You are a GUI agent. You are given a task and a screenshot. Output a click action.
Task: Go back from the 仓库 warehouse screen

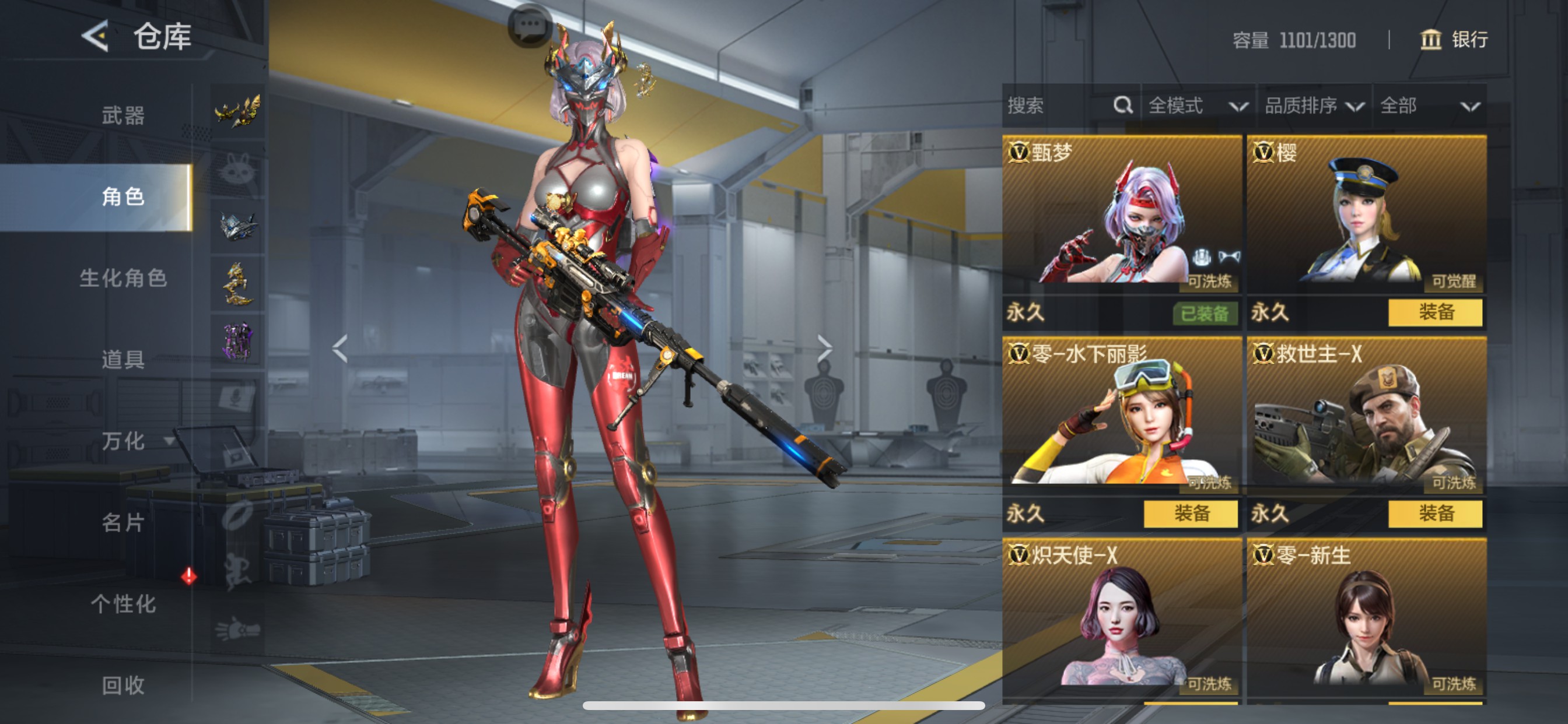pyautogui.click(x=96, y=36)
